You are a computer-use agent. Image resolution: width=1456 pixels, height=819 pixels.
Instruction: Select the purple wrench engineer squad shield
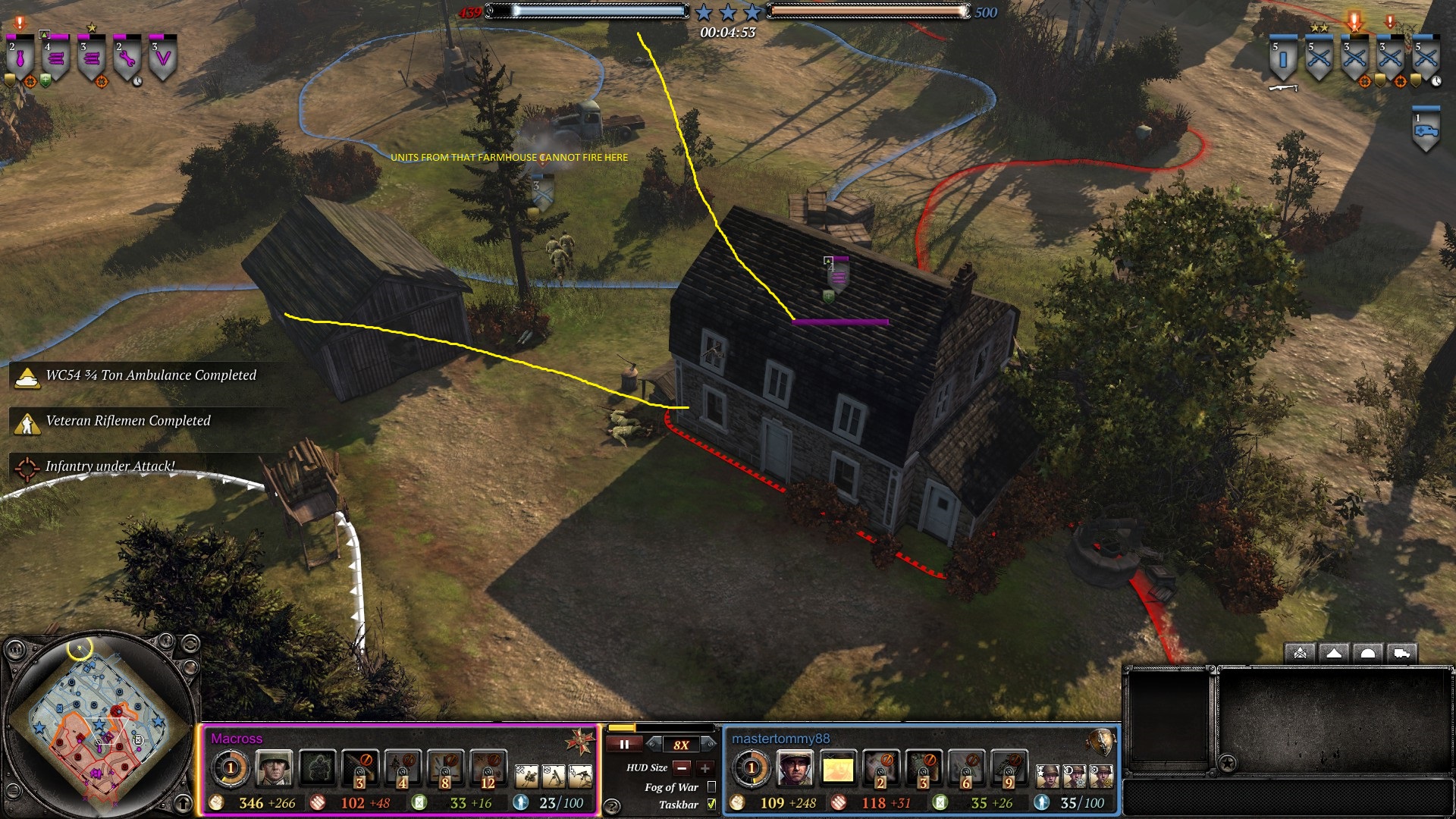[127, 58]
